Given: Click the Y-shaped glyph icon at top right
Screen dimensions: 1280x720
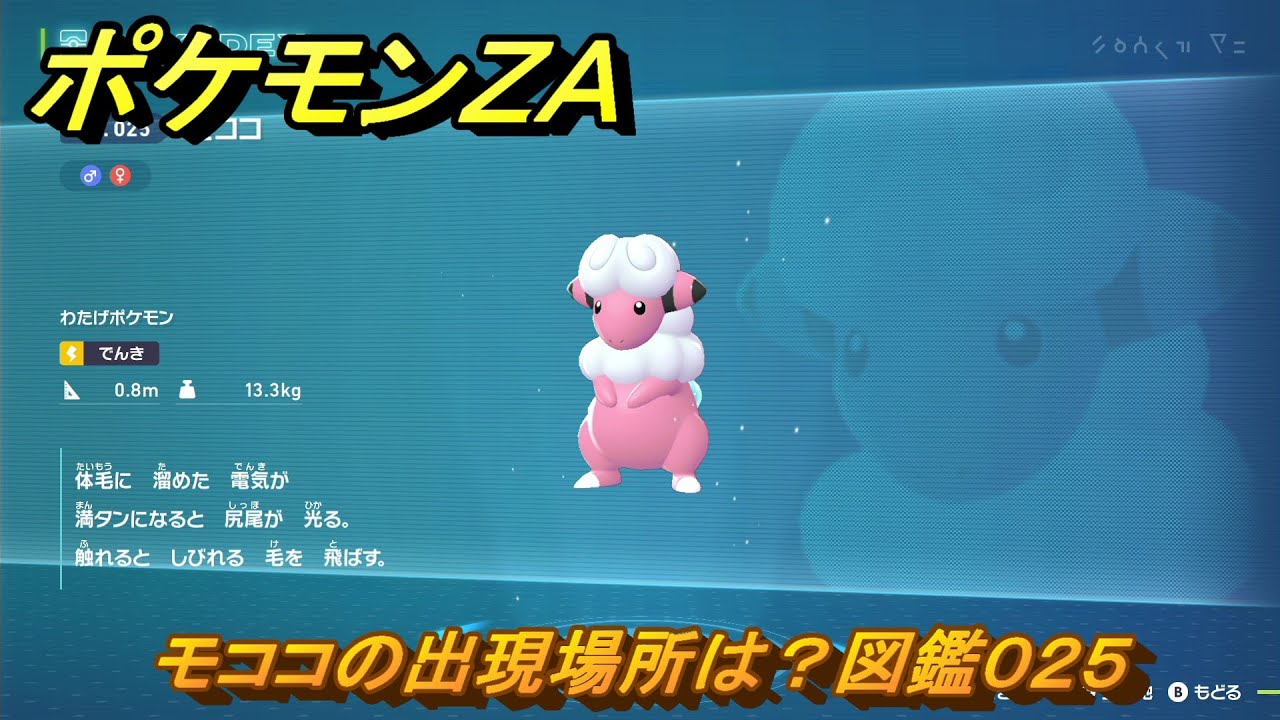Looking at the screenshot, I should [1139, 46].
